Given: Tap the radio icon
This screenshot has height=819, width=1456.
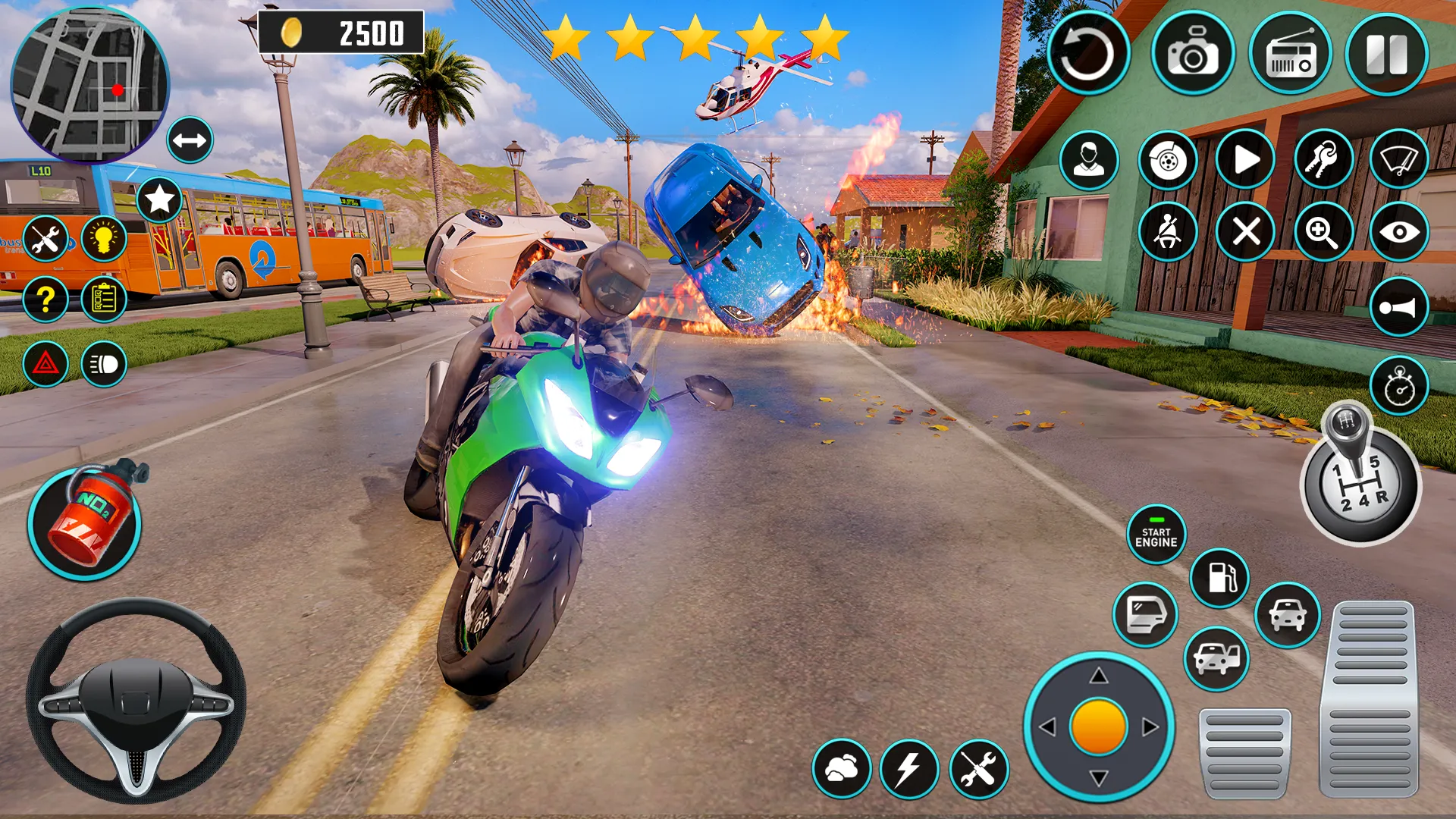Looking at the screenshot, I should pyautogui.click(x=1289, y=53).
